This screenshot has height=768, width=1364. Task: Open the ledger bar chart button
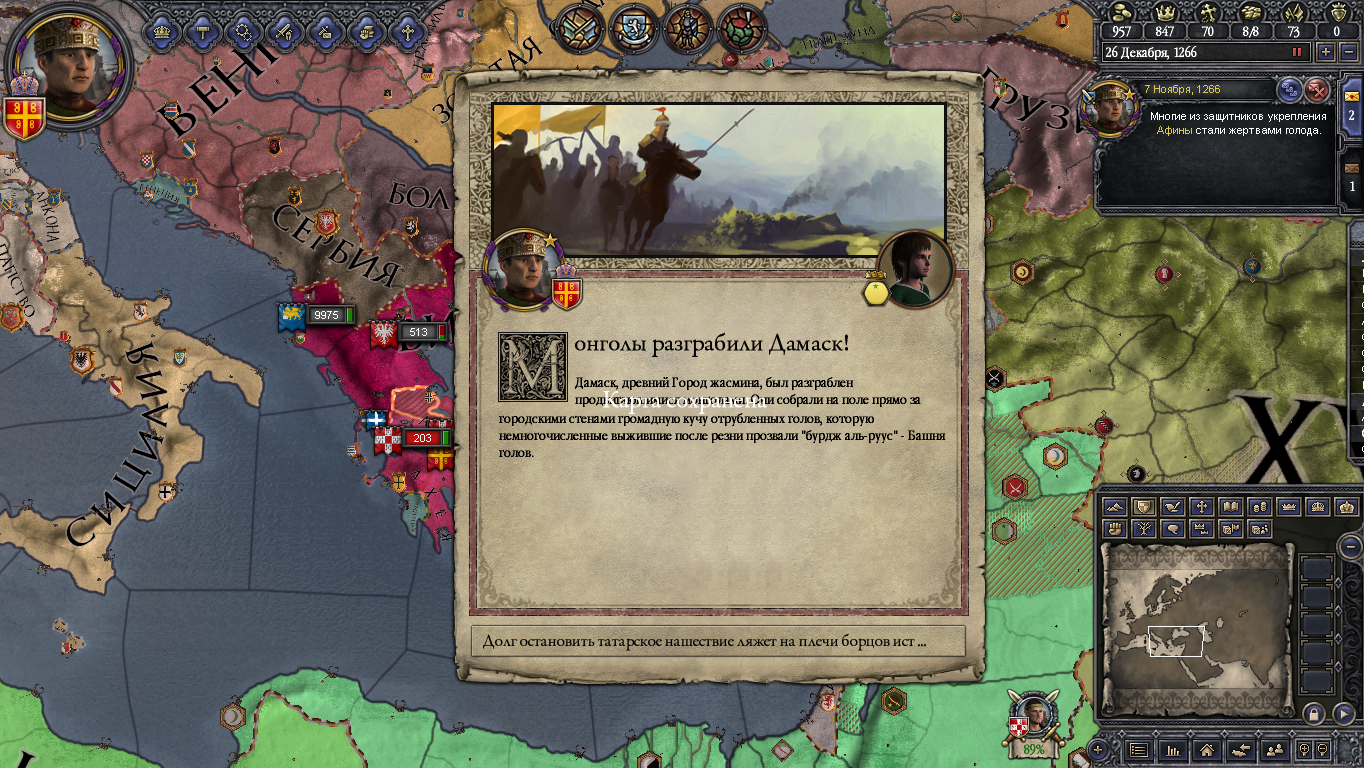[x=1173, y=749]
